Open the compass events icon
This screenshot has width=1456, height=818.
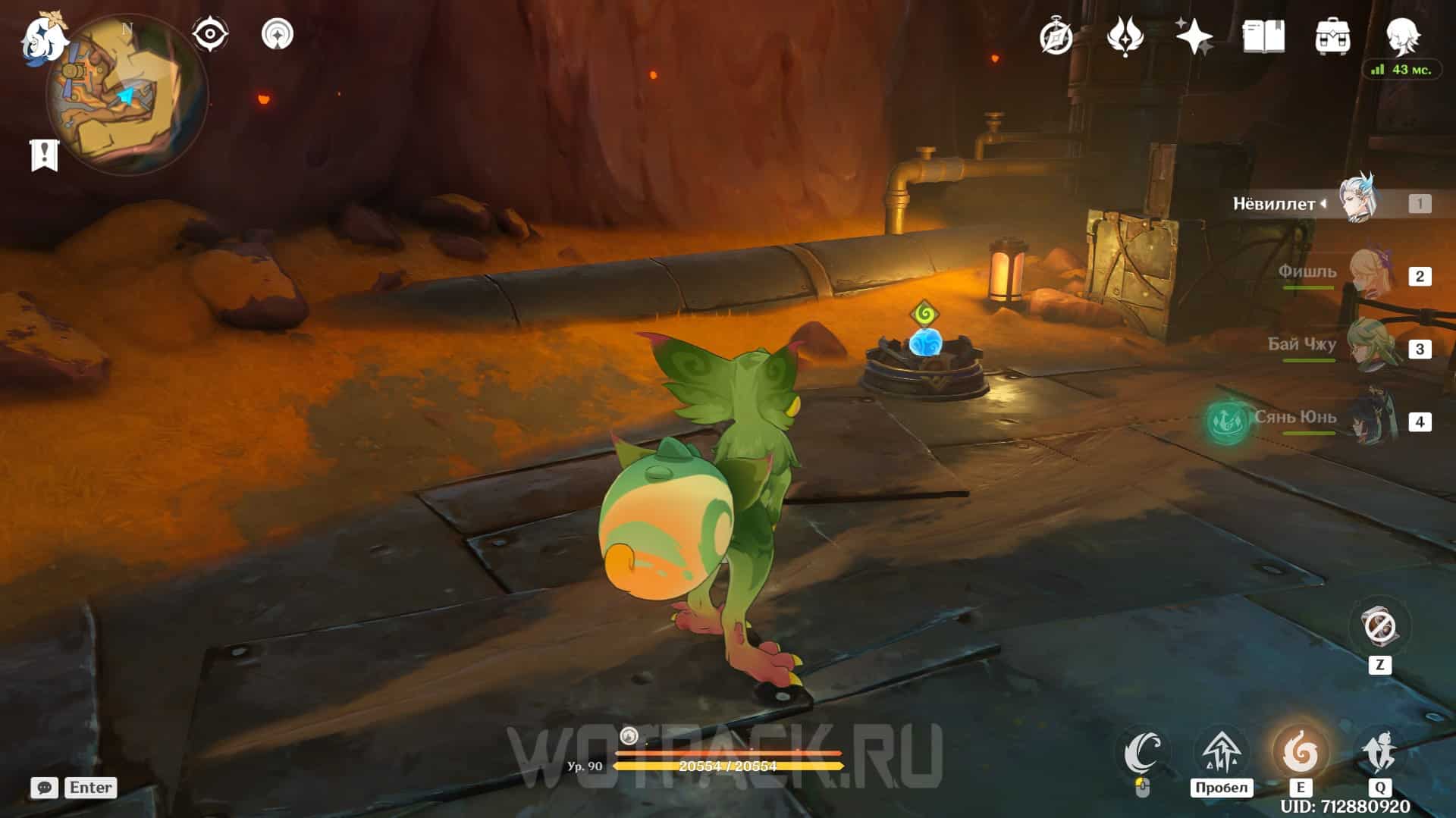[1056, 36]
